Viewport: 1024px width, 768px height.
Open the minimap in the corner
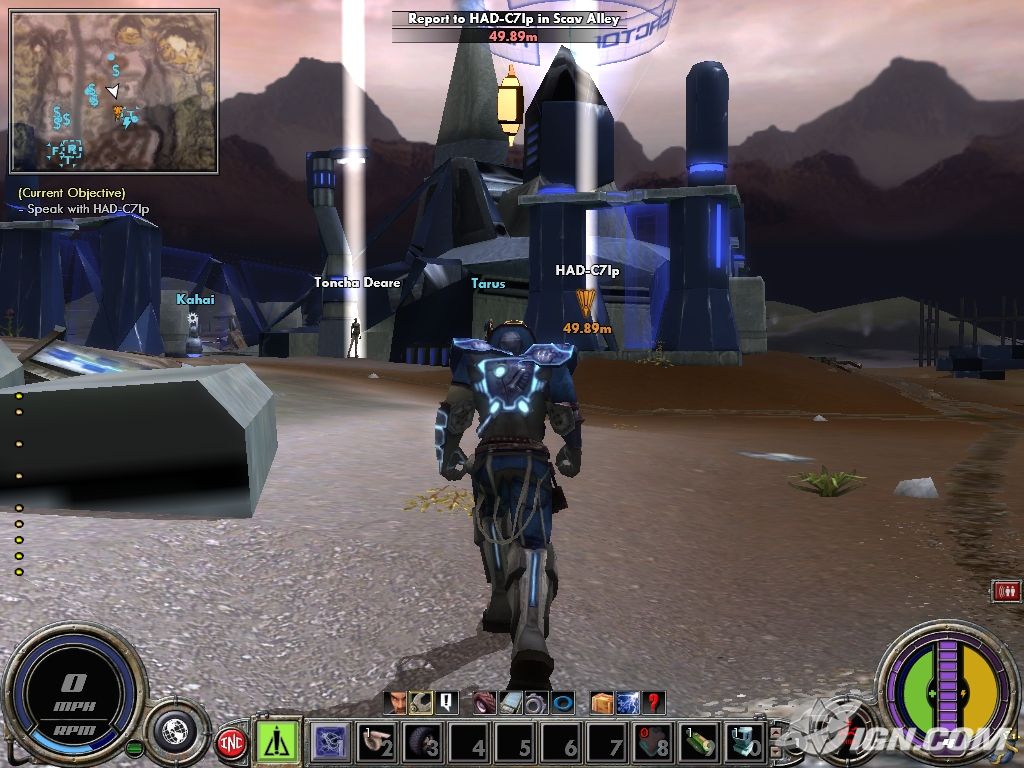click(x=114, y=90)
